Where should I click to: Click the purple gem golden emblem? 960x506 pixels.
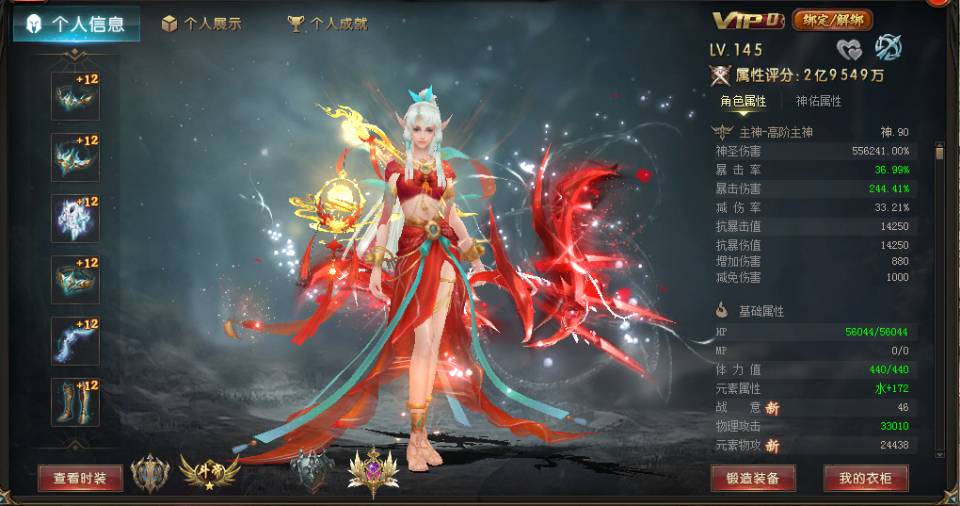coord(372,471)
